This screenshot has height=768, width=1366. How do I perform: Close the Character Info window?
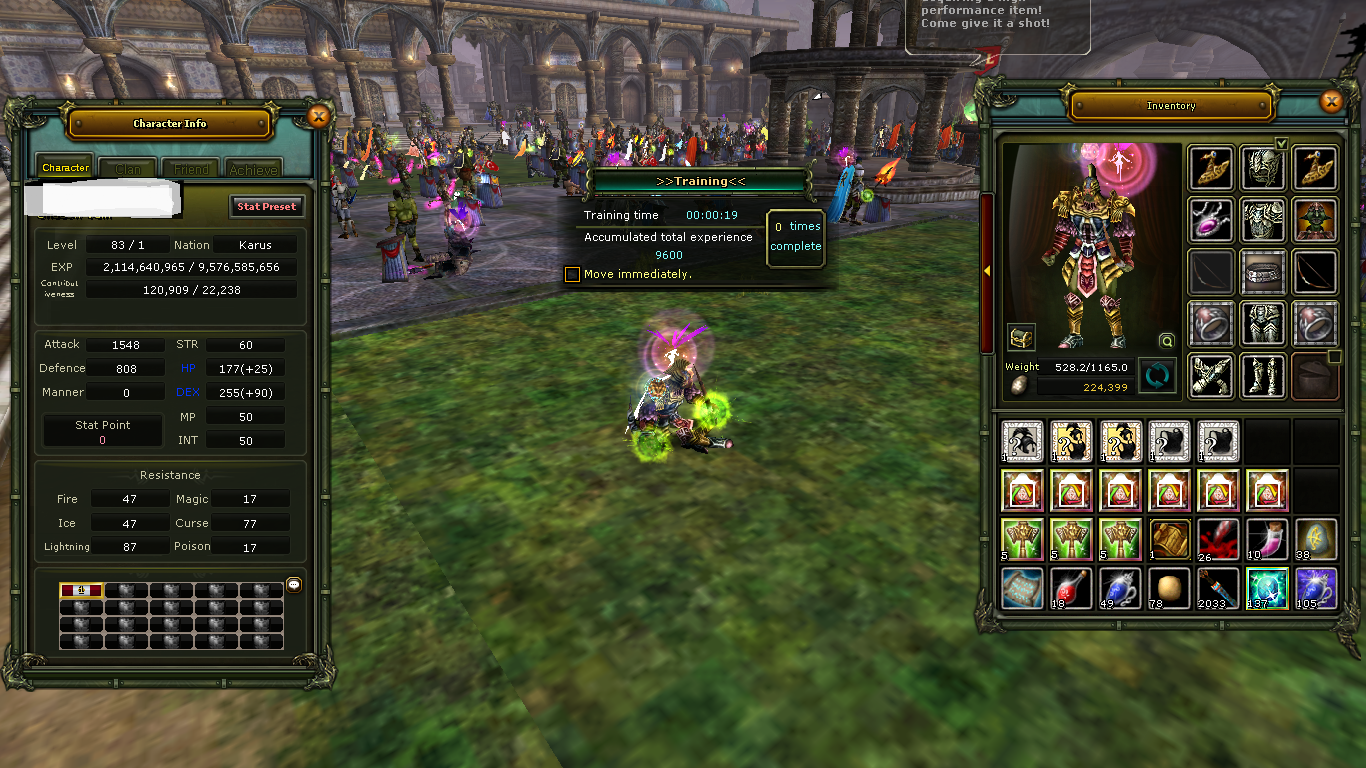point(319,117)
